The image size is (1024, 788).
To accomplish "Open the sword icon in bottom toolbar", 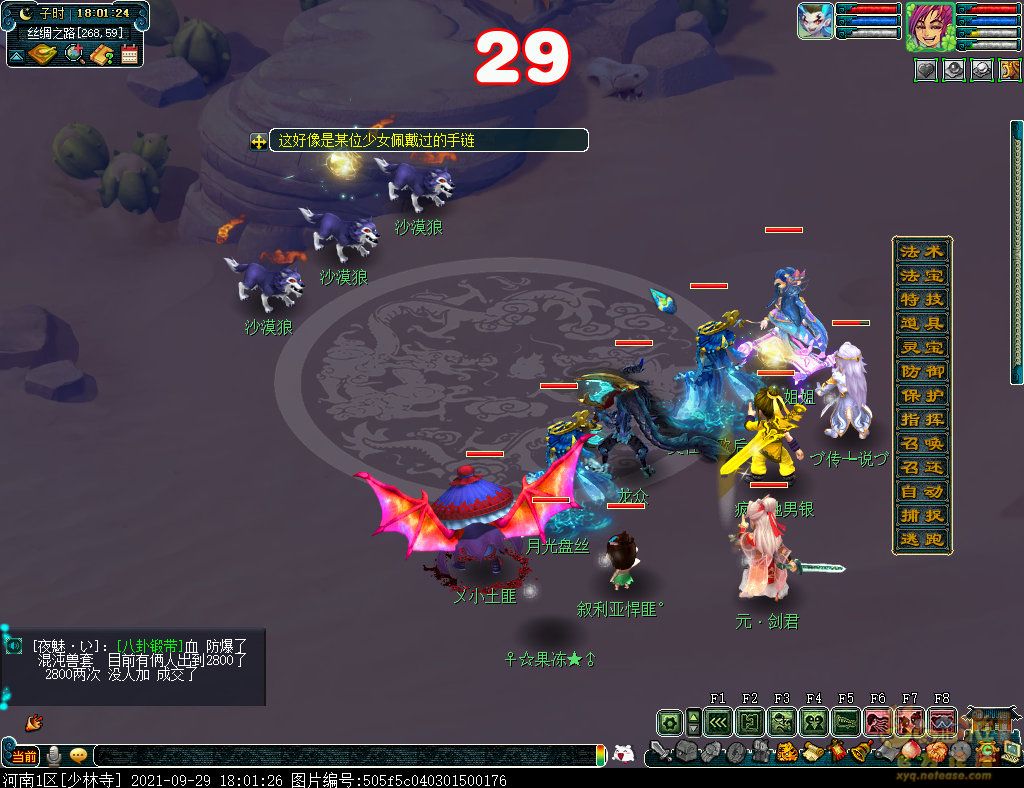I will pos(660,752).
